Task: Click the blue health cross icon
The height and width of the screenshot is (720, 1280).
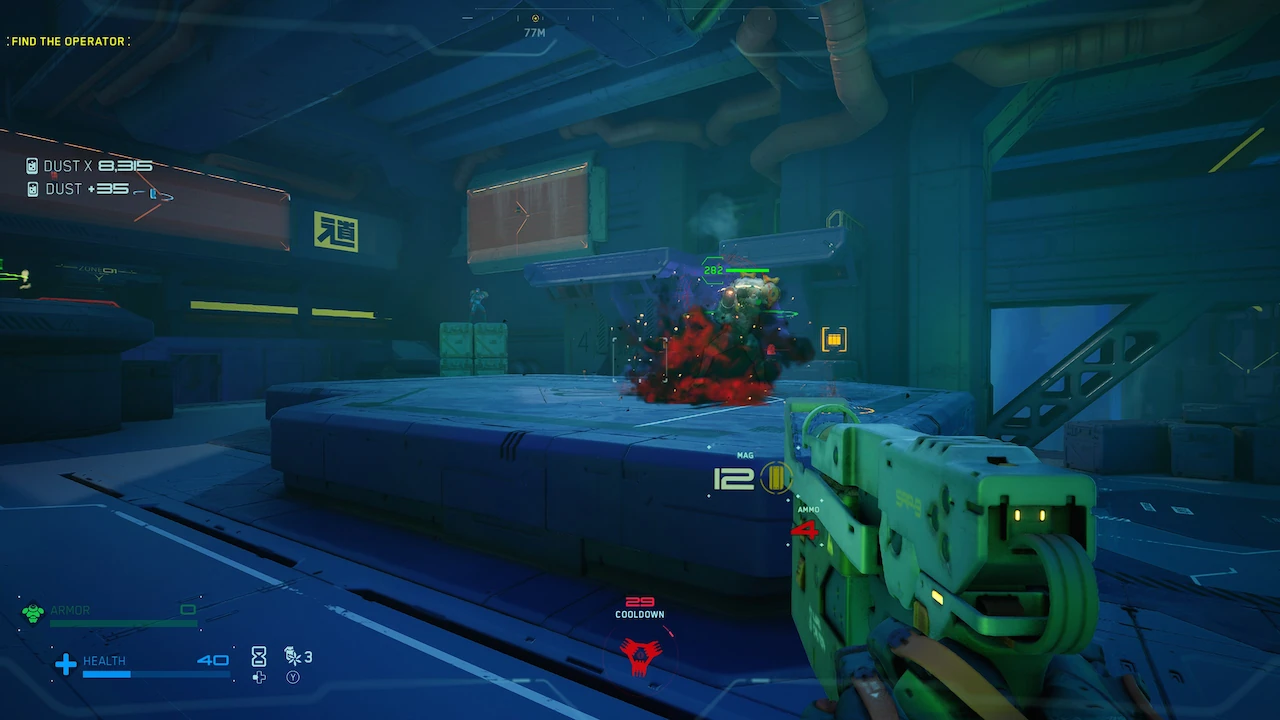Action: click(x=66, y=664)
